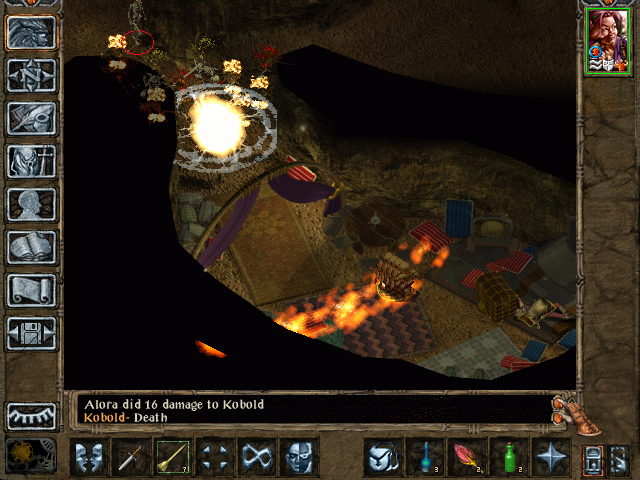640x480 pixels.
Task: Select the sword quick weapon slot
Action: (132, 458)
